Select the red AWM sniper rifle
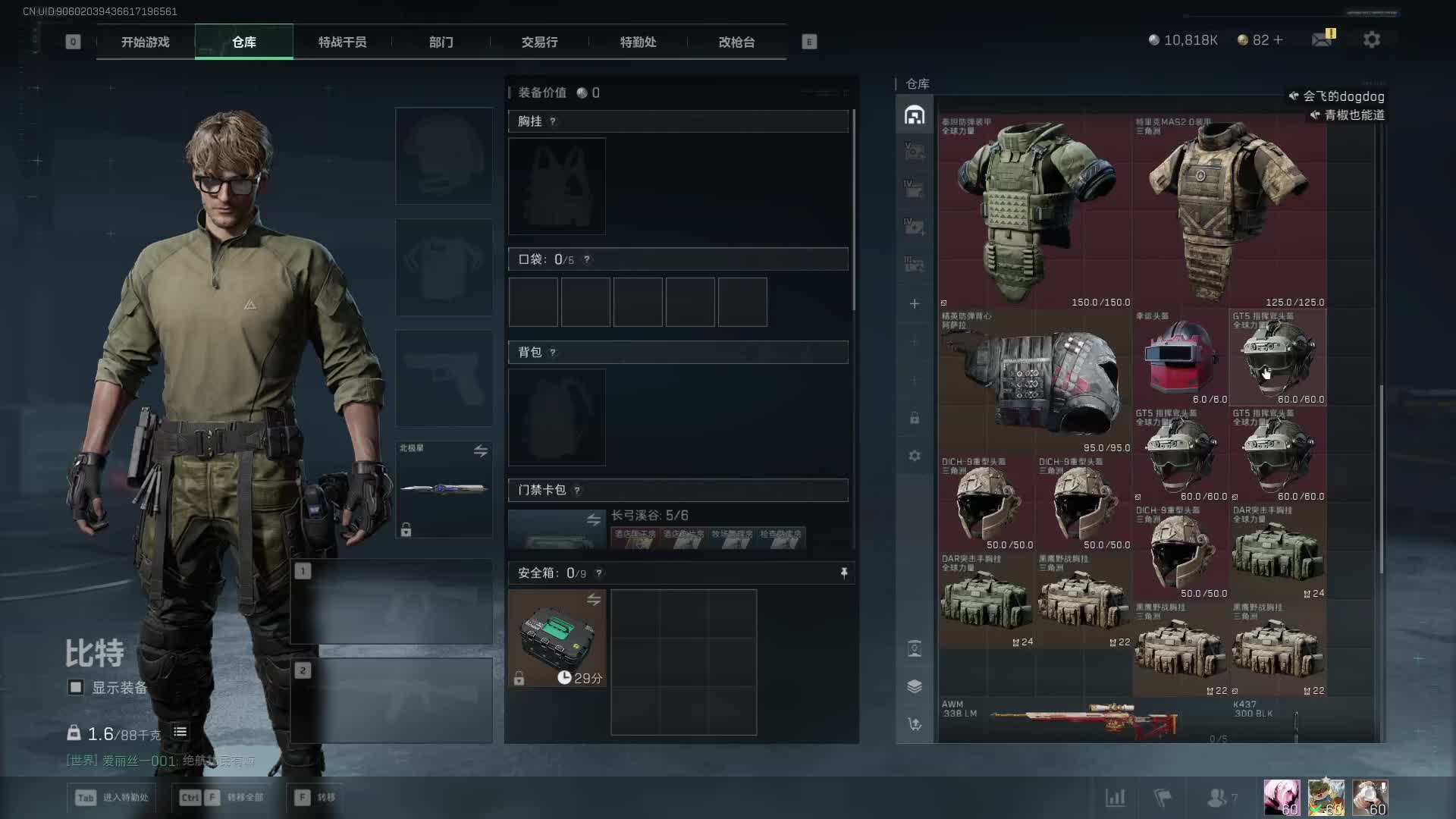The width and height of the screenshot is (1456, 819). click(1084, 720)
